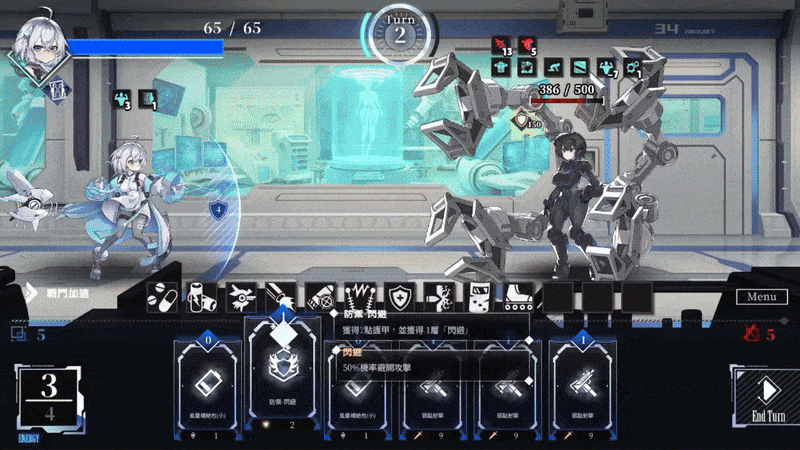This screenshot has height=450, width=800.
Task: Check the coiled springs relic icon
Action: [x=360, y=296]
